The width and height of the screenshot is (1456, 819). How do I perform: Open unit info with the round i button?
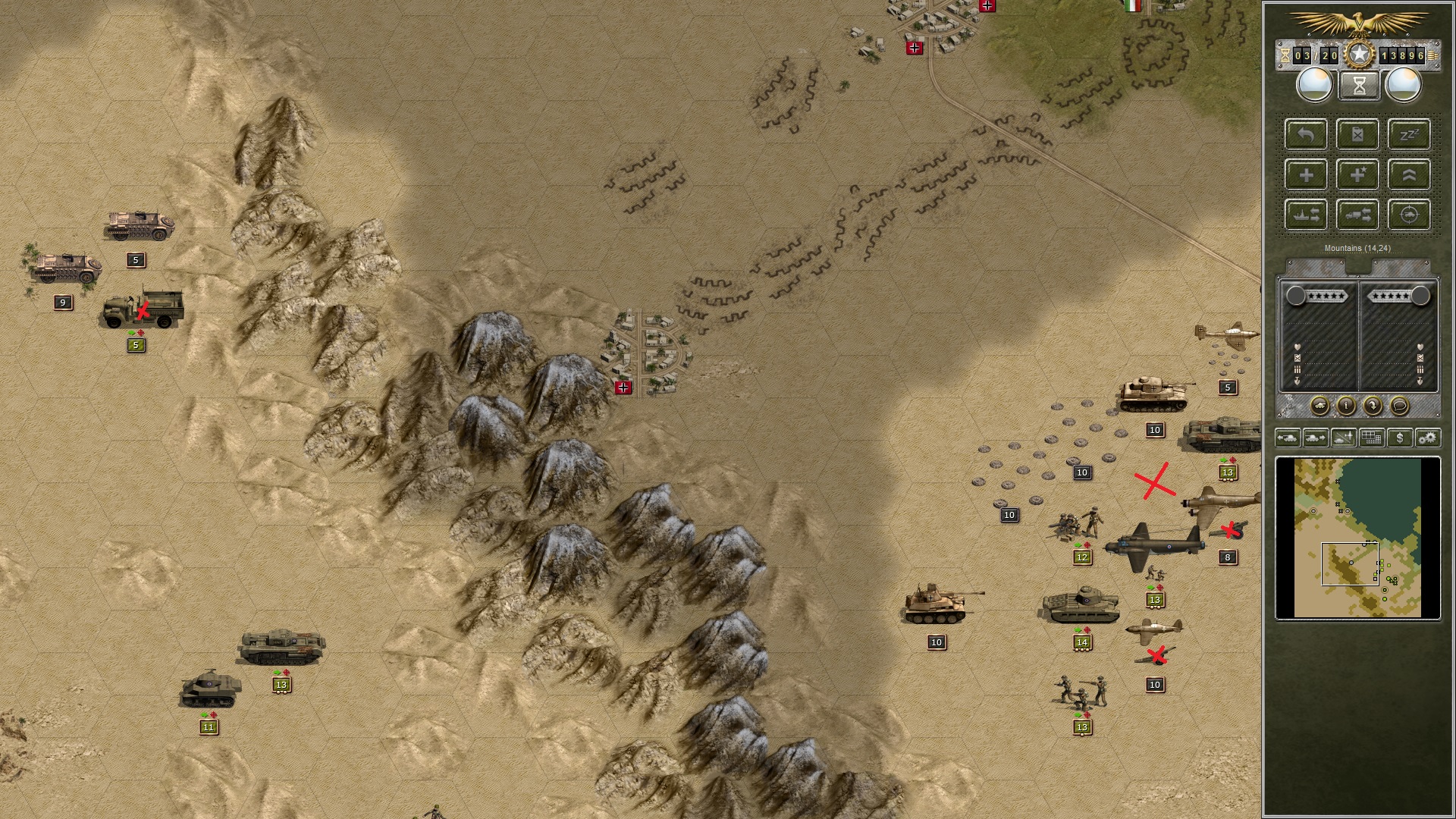pyautogui.click(x=1346, y=406)
